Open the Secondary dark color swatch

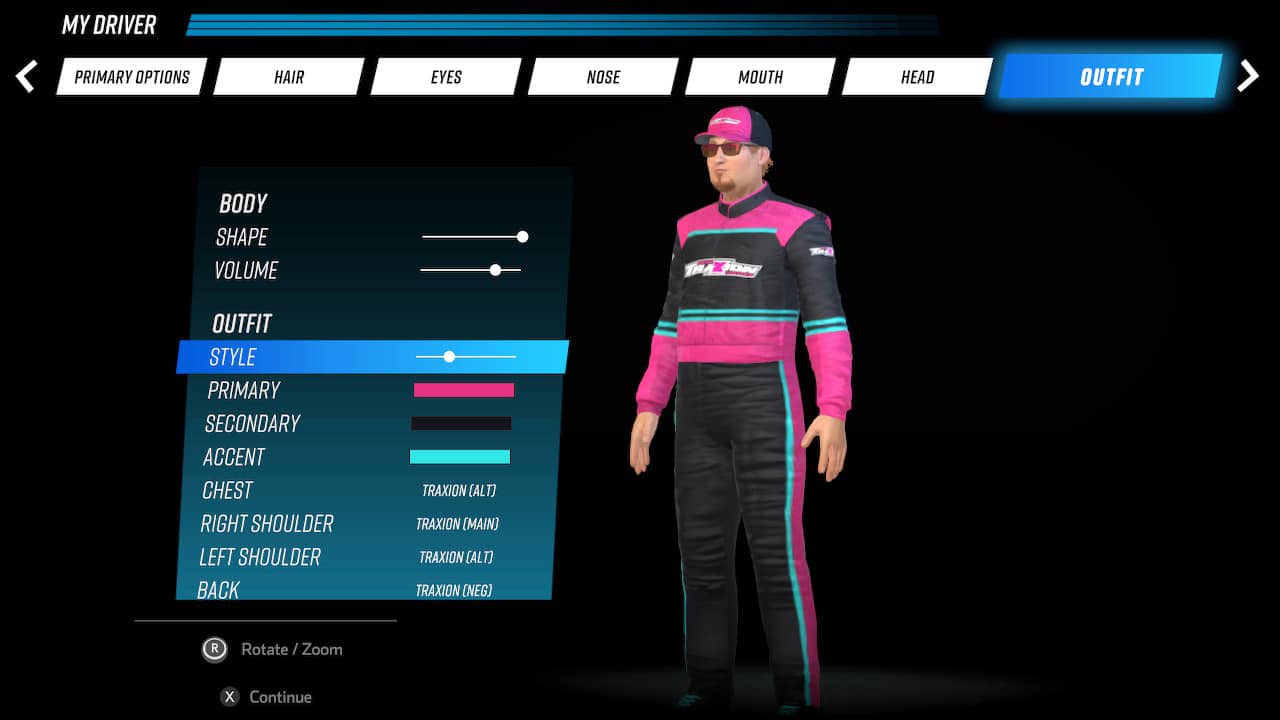coord(461,423)
